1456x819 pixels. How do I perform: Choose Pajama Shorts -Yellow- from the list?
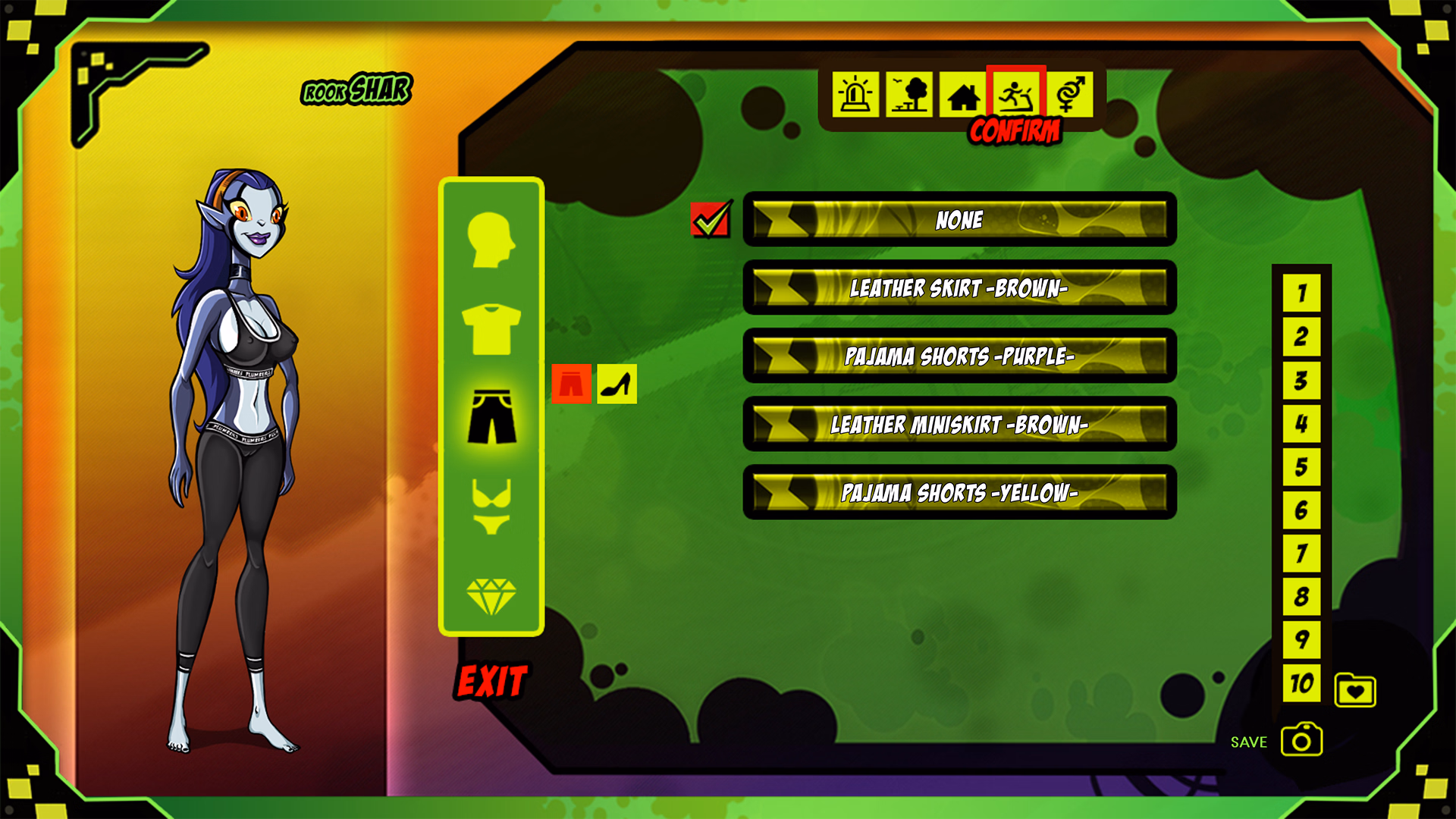[x=959, y=494]
